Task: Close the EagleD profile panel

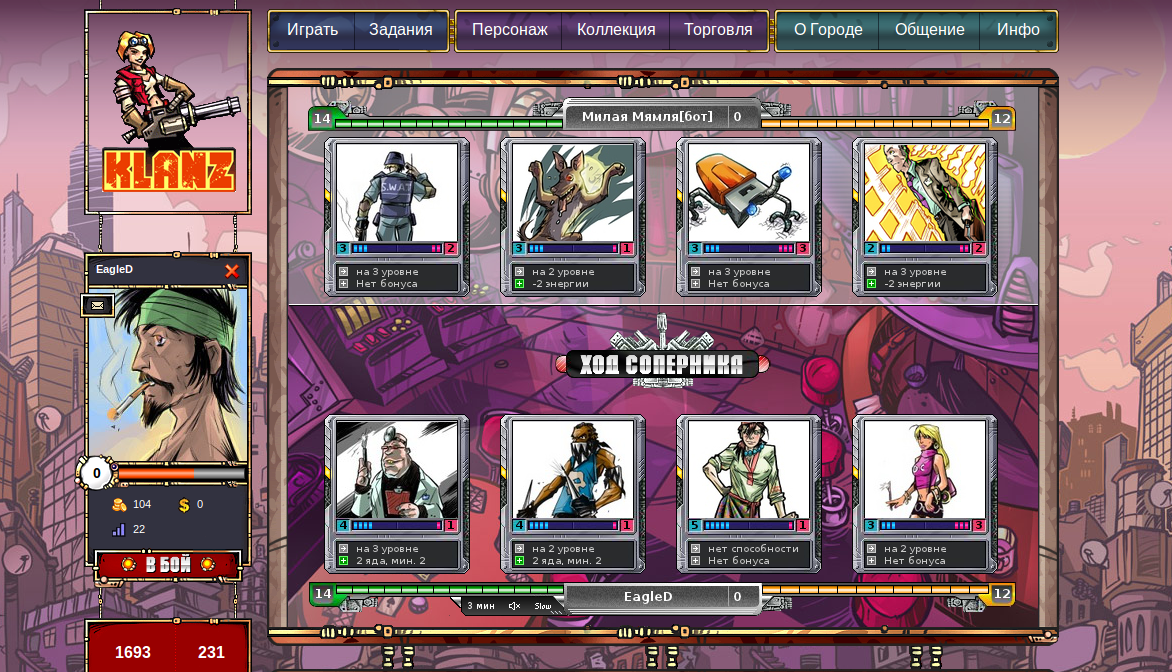Action: tap(232, 271)
